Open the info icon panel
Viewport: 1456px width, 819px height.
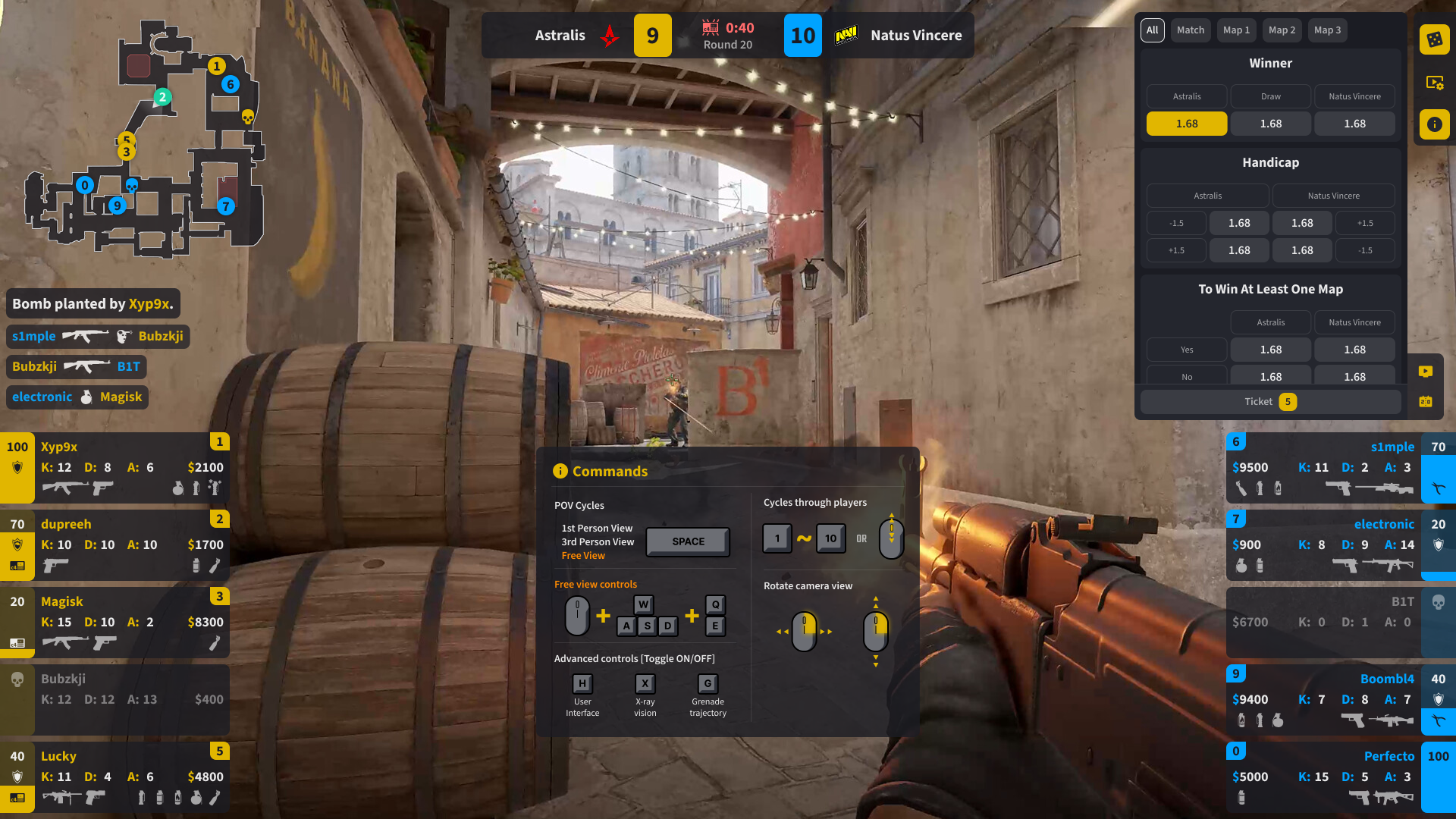1434,124
